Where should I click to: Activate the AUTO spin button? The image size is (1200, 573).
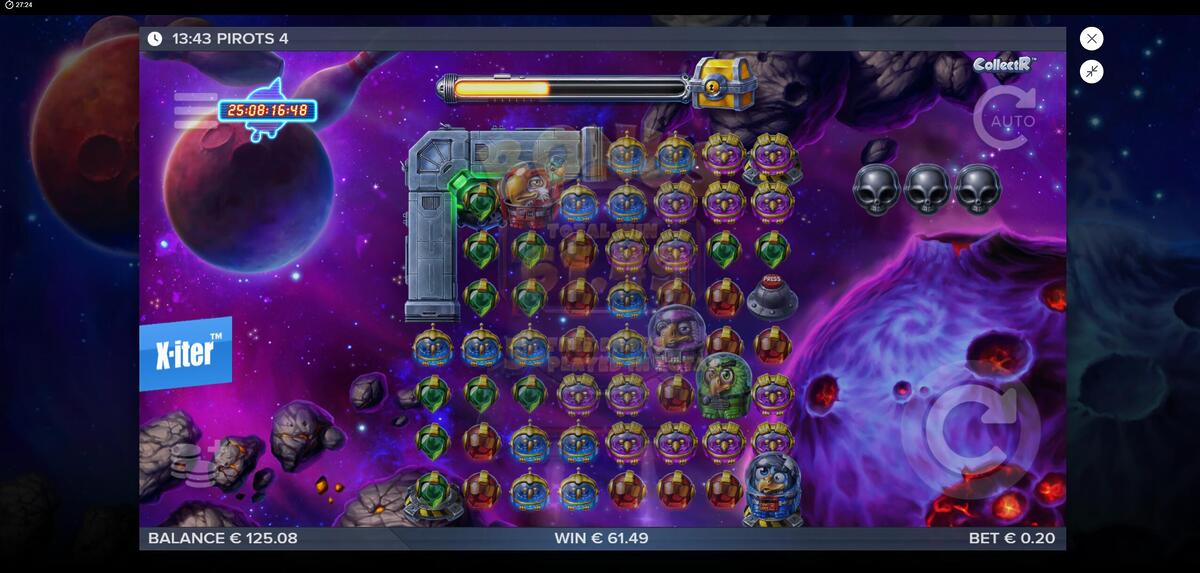[1005, 119]
